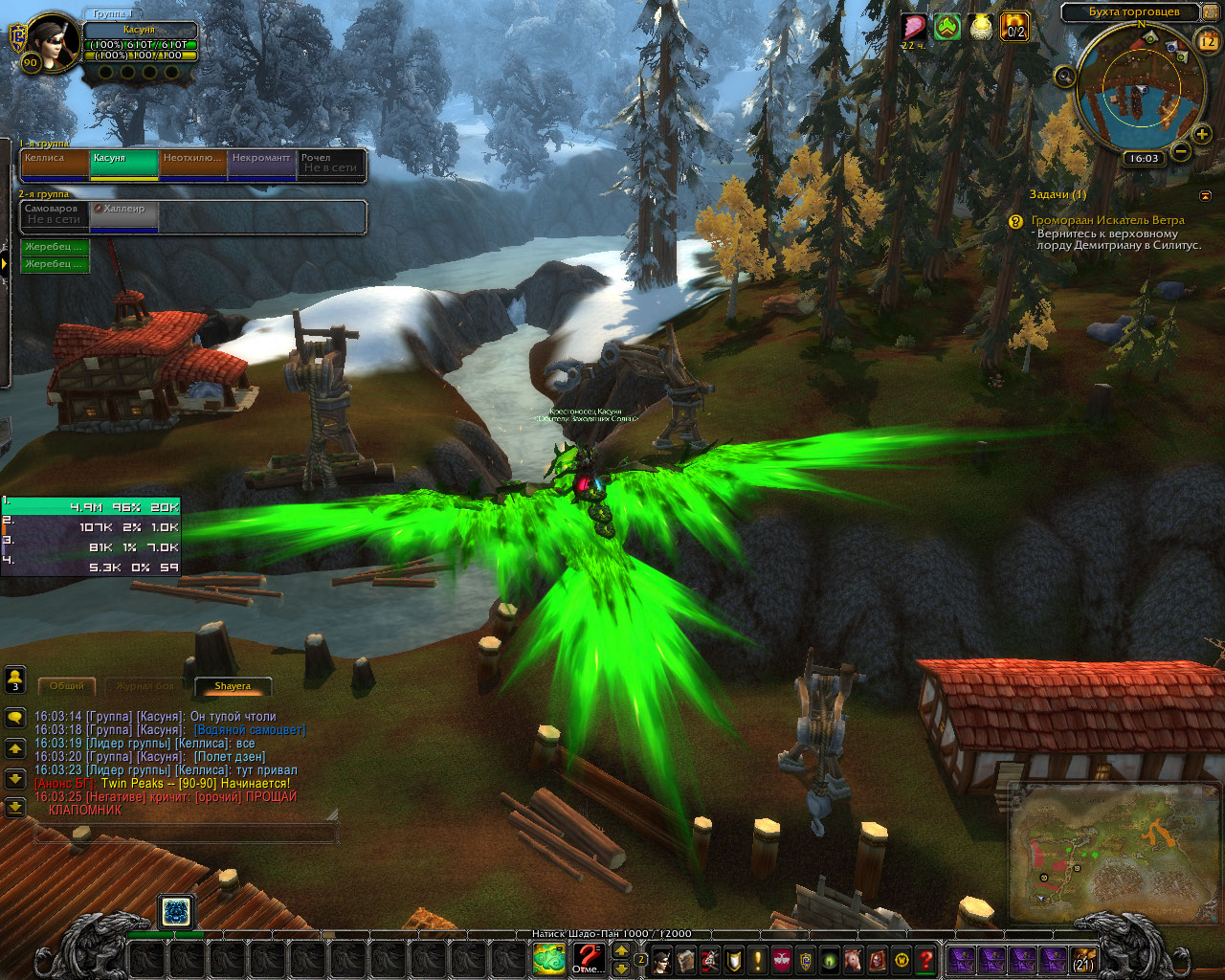The width and height of the screenshot is (1225, 980).
Task: Click the player portrait of Касуня
Action: coord(56,41)
